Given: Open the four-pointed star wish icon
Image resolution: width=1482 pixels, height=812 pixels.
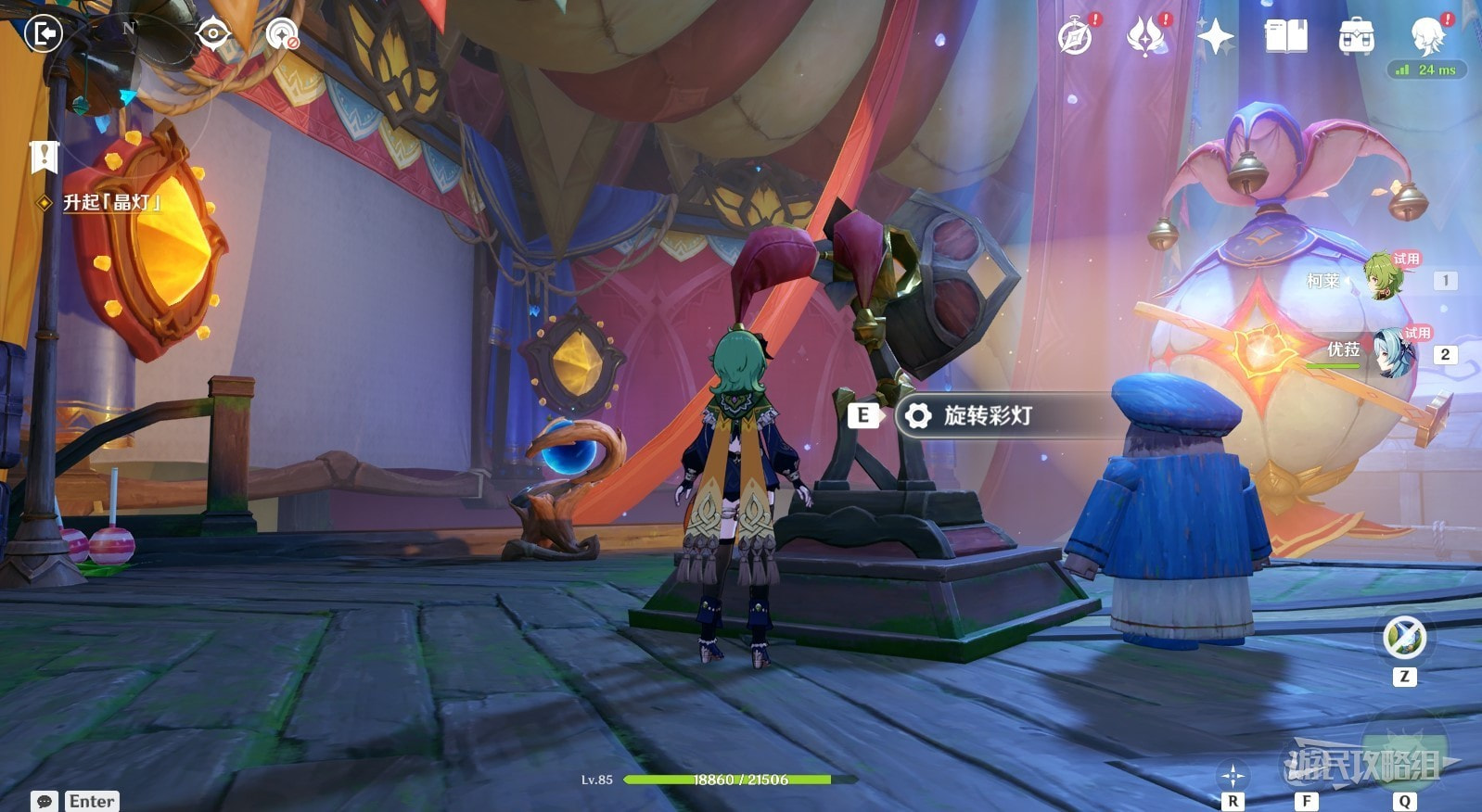Looking at the screenshot, I should [x=1215, y=37].
